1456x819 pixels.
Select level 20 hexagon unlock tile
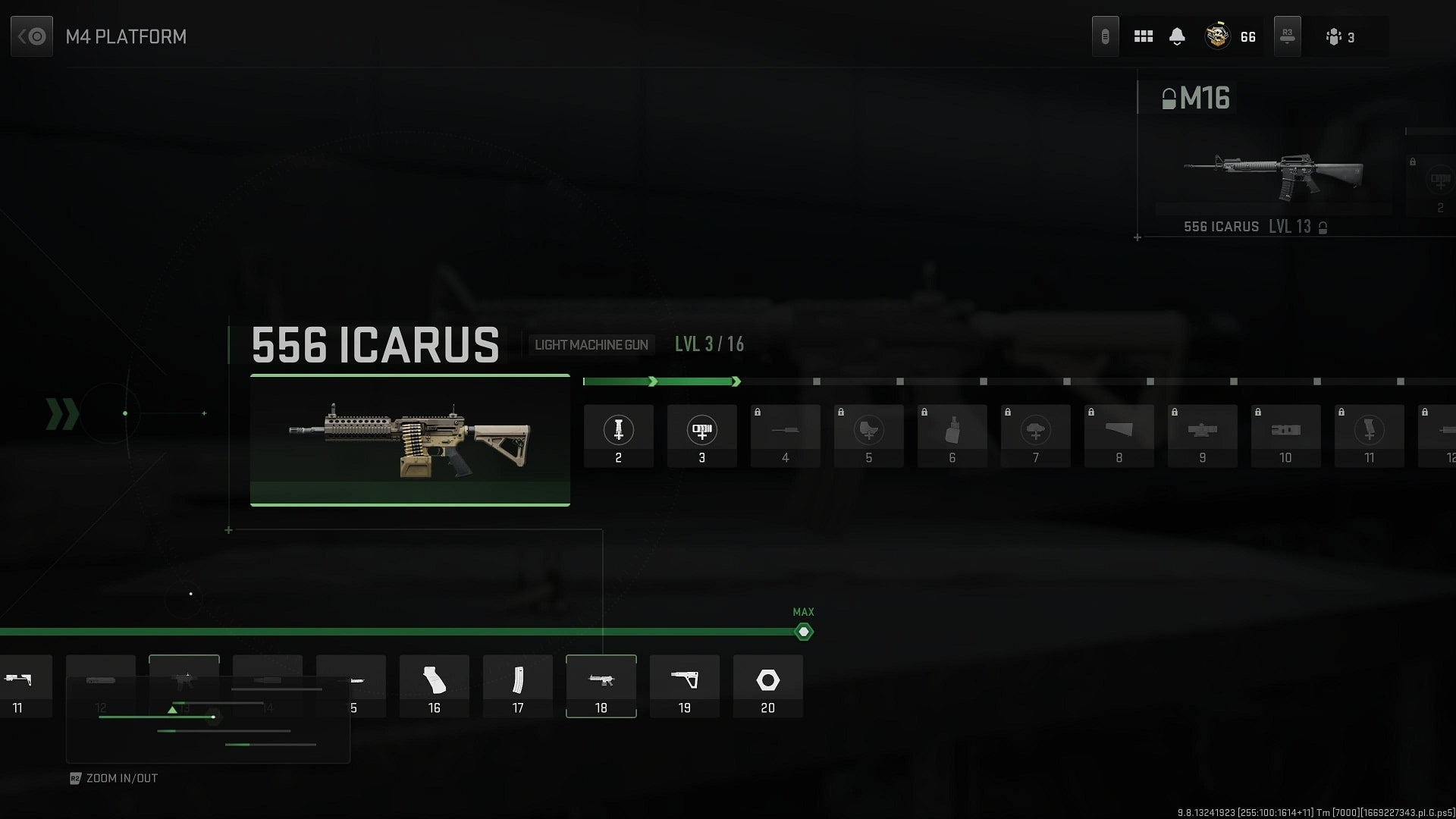coord(767,686)
